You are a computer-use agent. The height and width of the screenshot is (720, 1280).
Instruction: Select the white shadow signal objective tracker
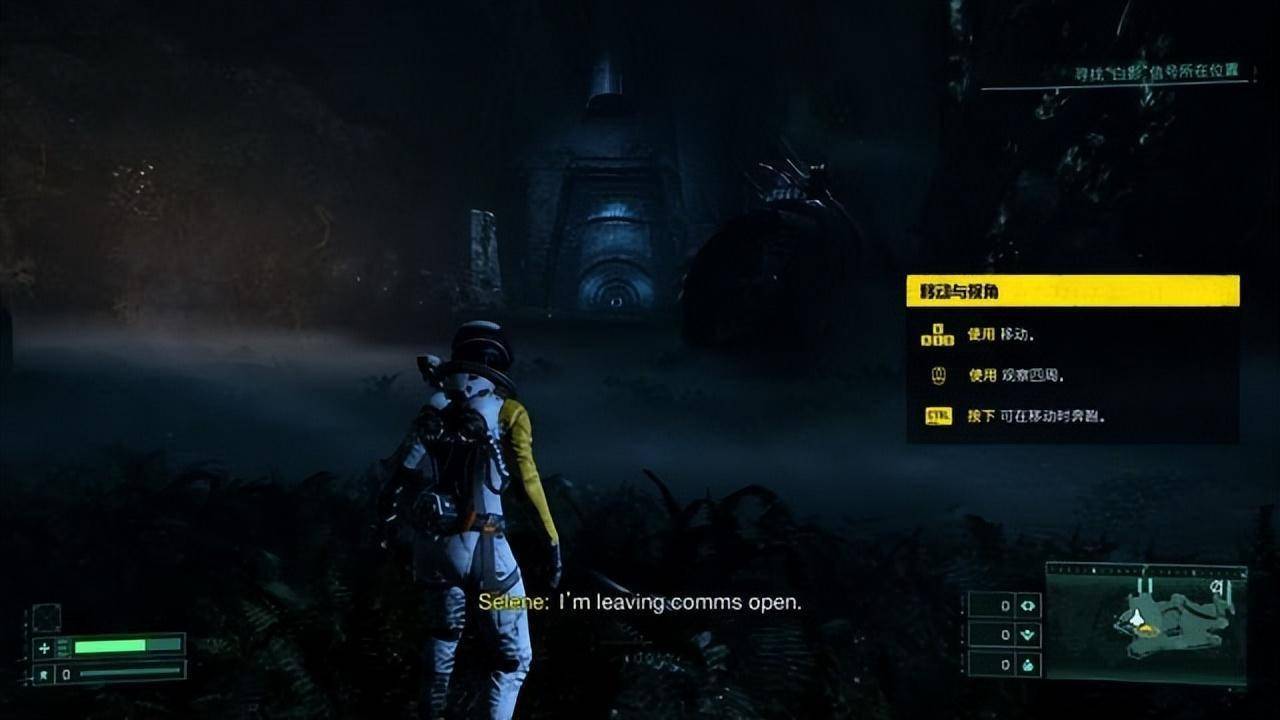point(1156,73)
